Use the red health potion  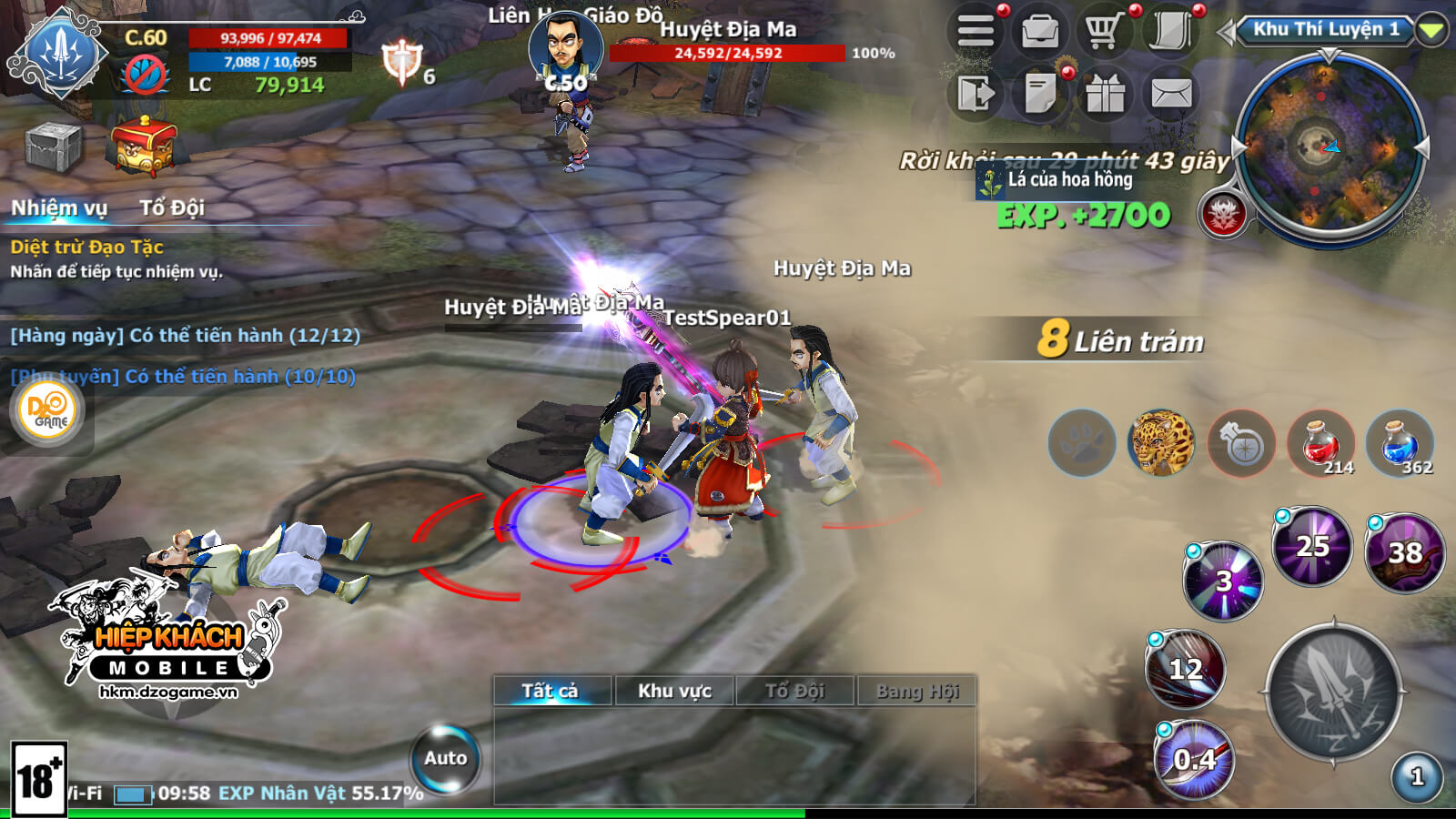point(1321,443)
